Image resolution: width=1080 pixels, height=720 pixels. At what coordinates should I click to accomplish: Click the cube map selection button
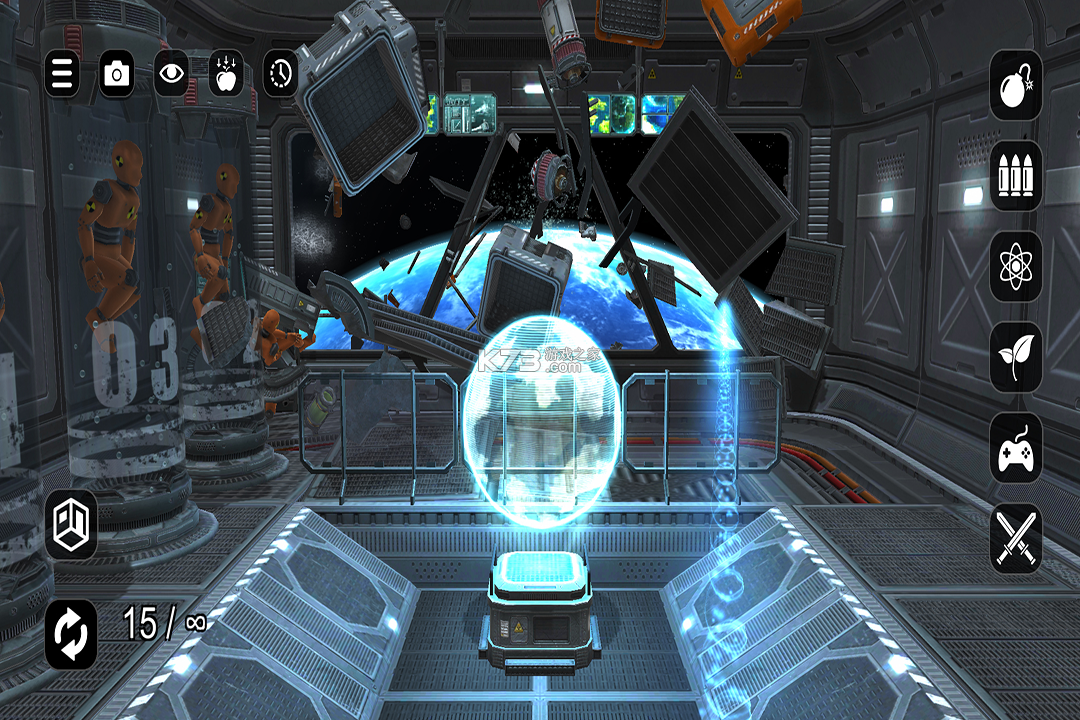71,524
